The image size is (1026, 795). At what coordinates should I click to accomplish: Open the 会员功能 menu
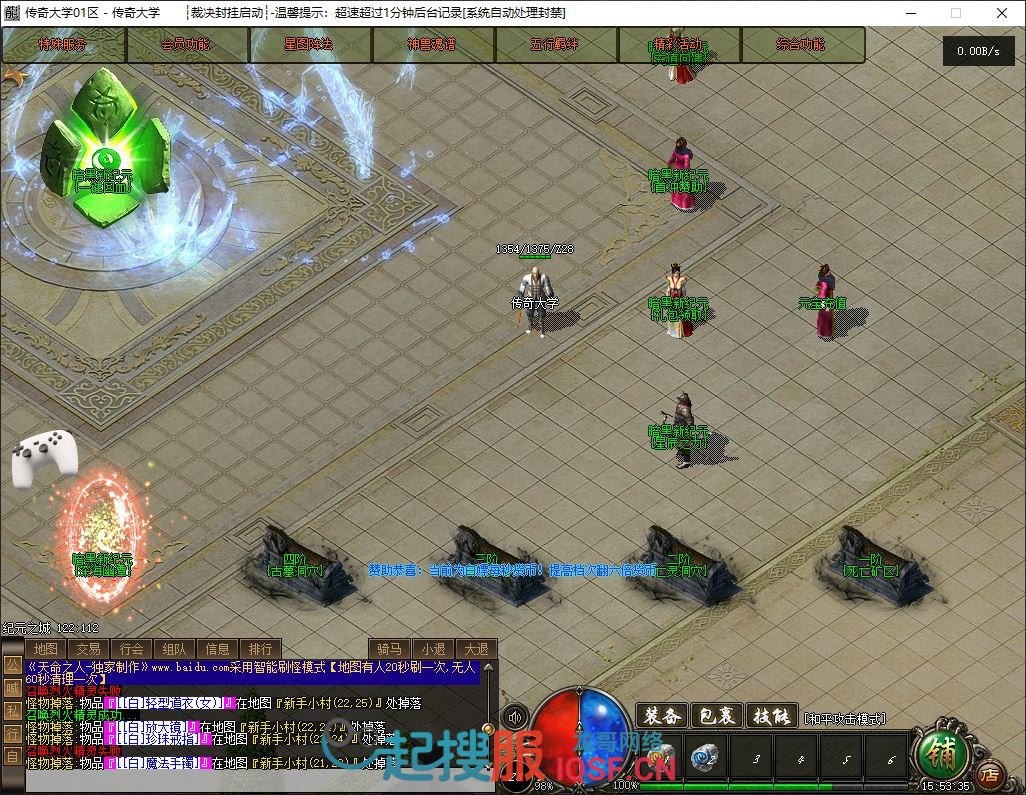point(186,45)
